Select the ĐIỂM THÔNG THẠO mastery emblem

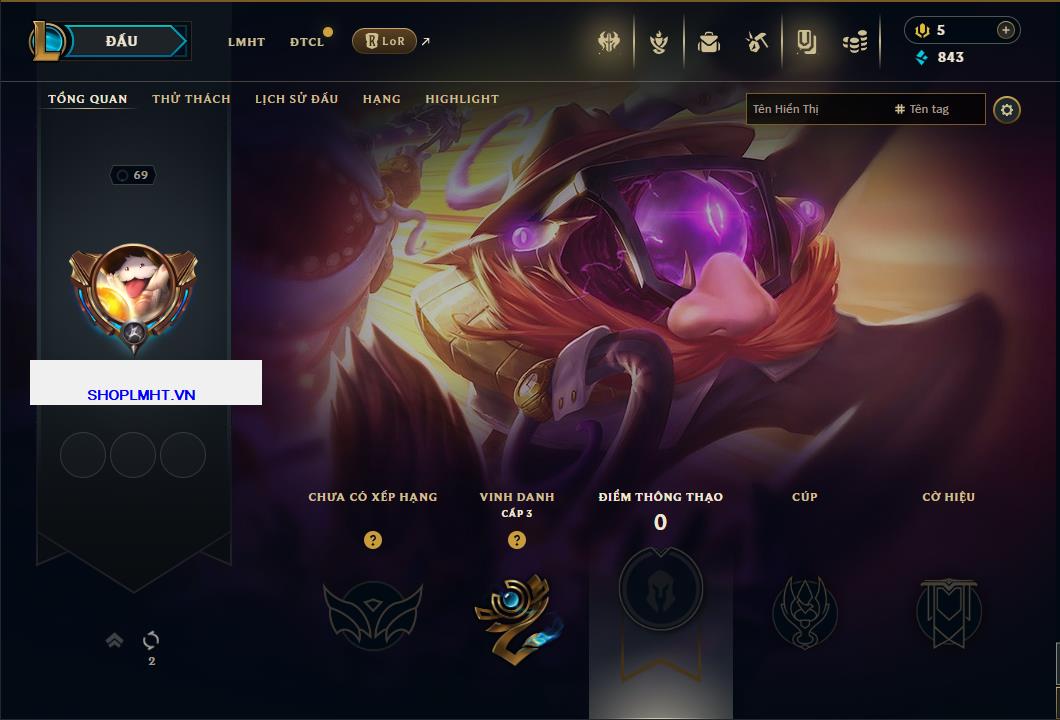660,589
